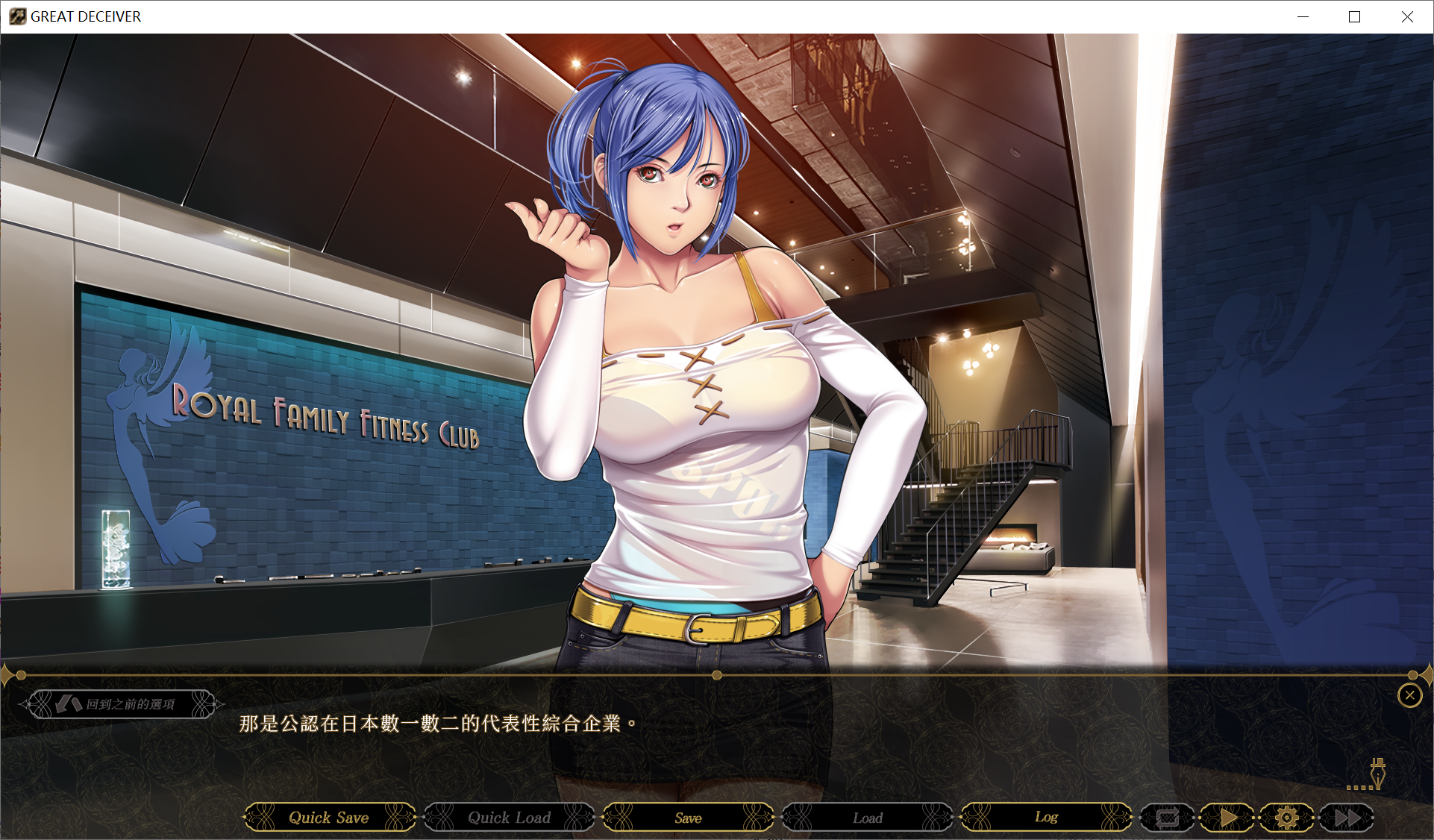Open the Load menu

click(x=867, y=818)
